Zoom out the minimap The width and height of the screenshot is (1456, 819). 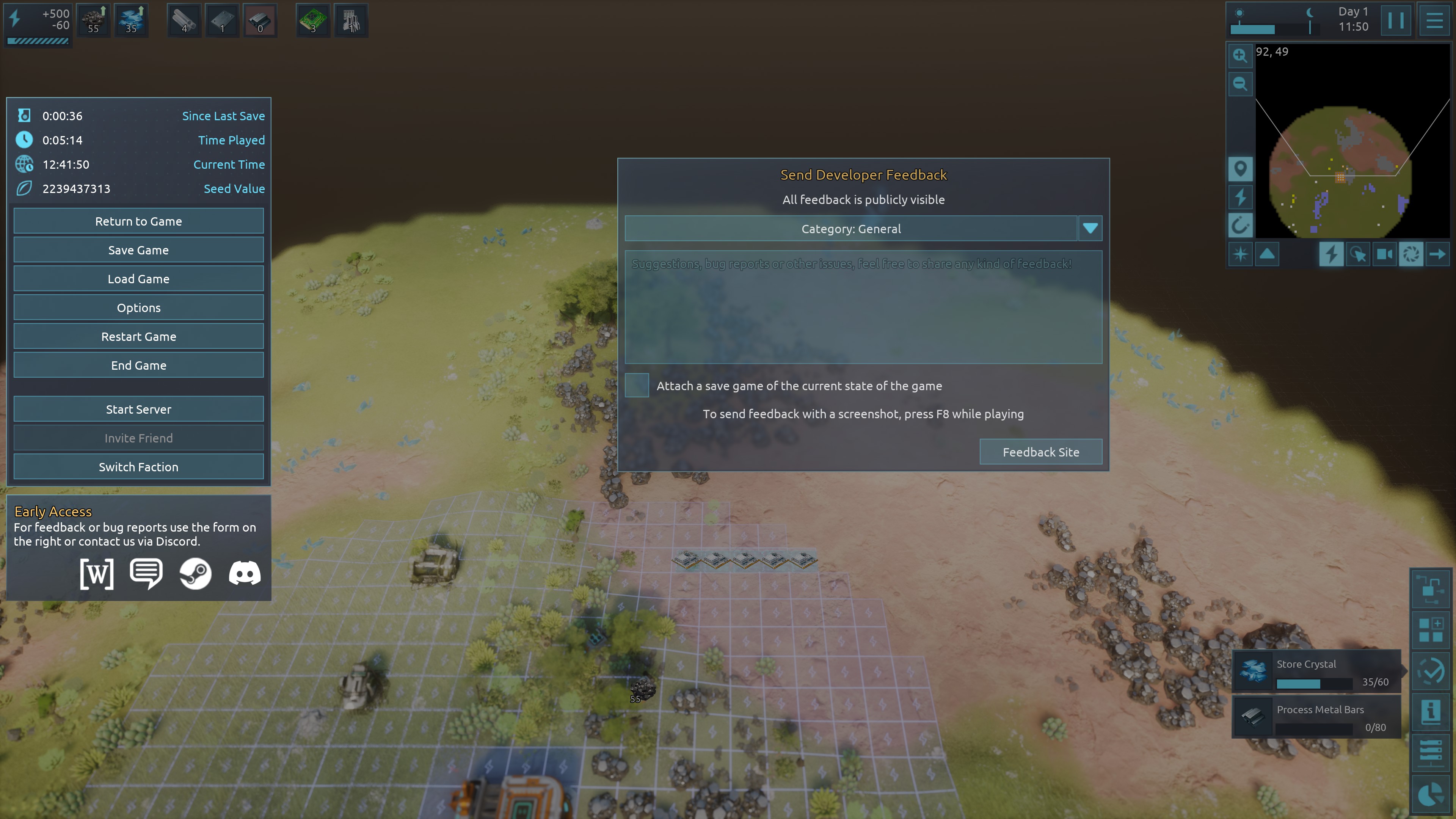1239,84
